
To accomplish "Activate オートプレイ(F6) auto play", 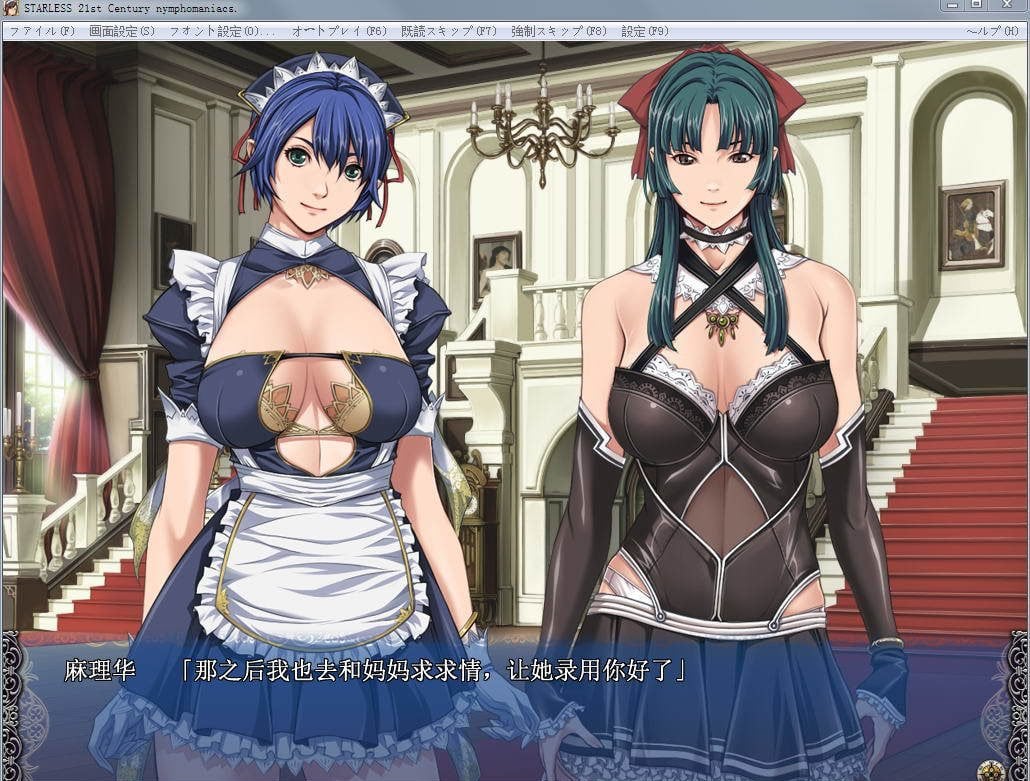I will click(x=339, y=31).
